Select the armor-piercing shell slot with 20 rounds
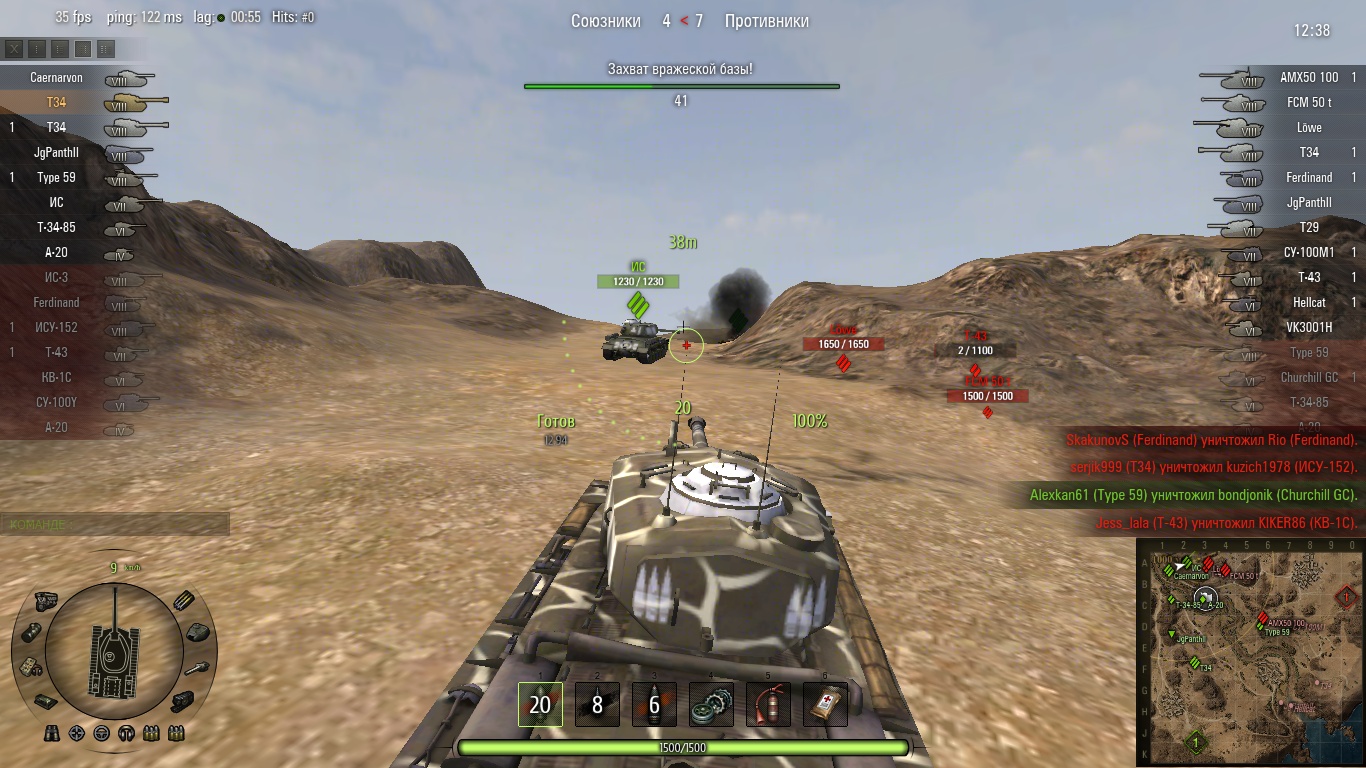The image size is (1366, 768). click(540, 705)
